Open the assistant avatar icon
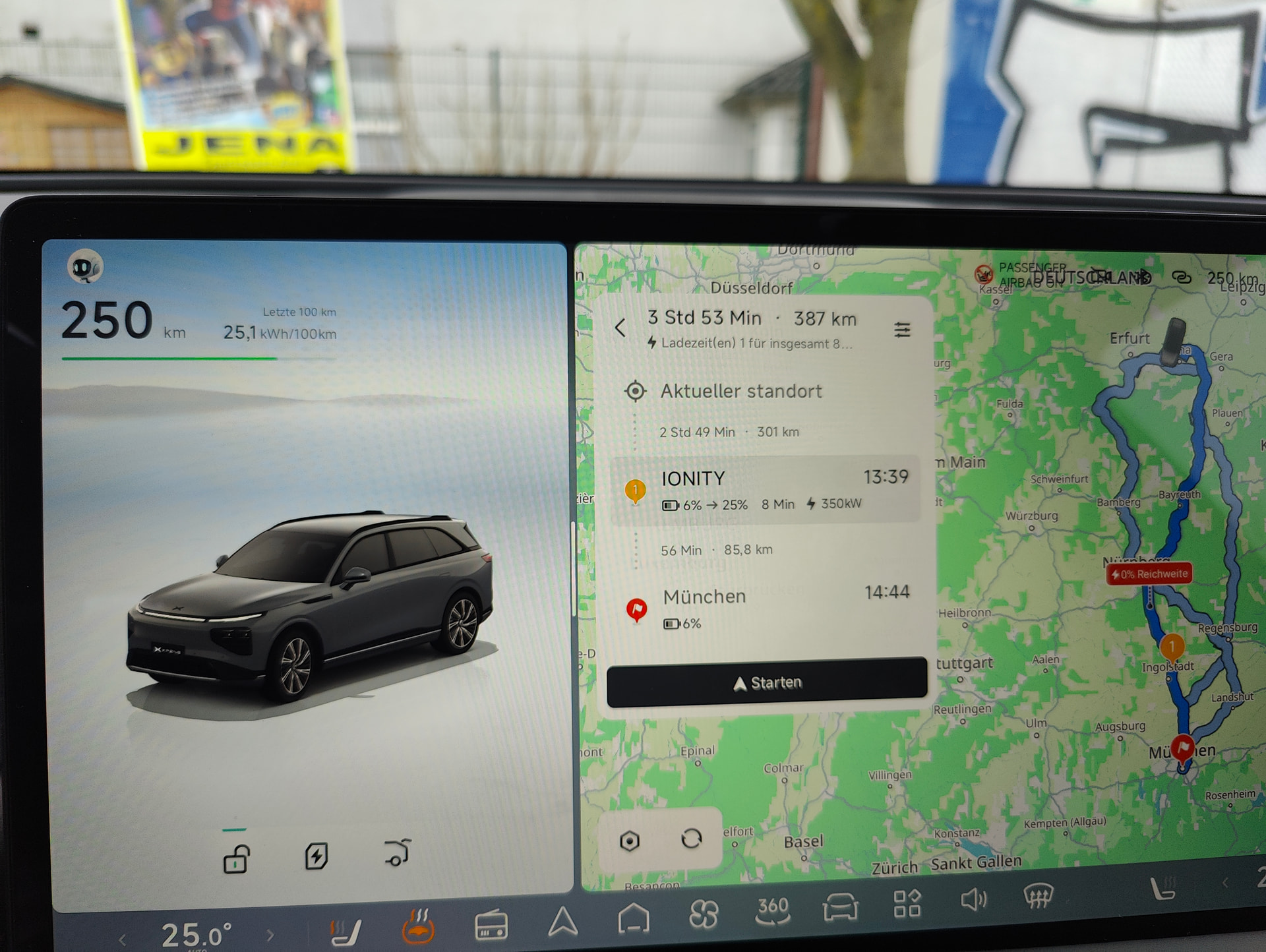This screenshot has width=1266, height=952. click(x=85, y=267)
